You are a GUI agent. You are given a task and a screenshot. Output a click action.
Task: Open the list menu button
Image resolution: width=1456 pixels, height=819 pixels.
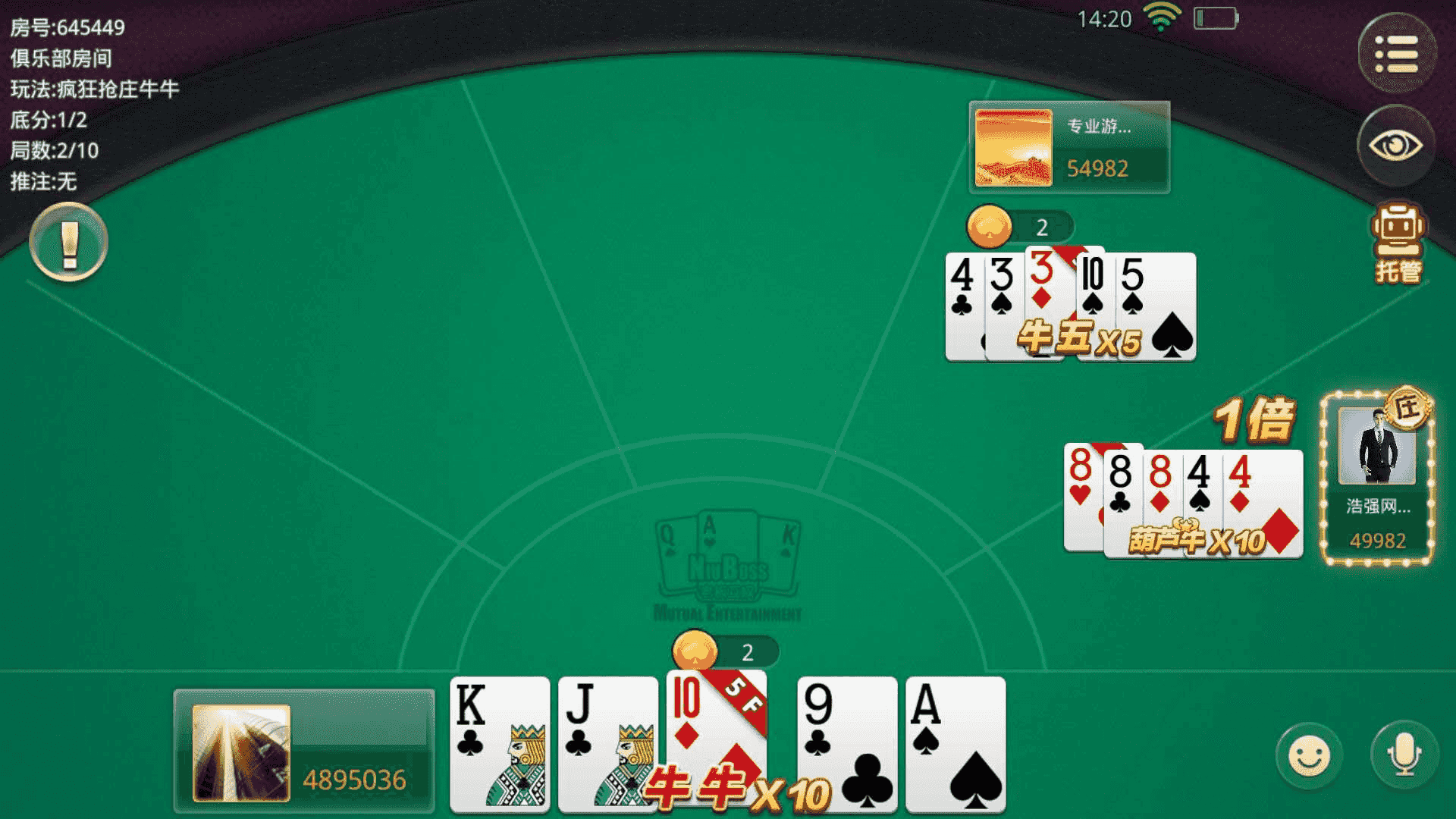(x=1396, y=53)
